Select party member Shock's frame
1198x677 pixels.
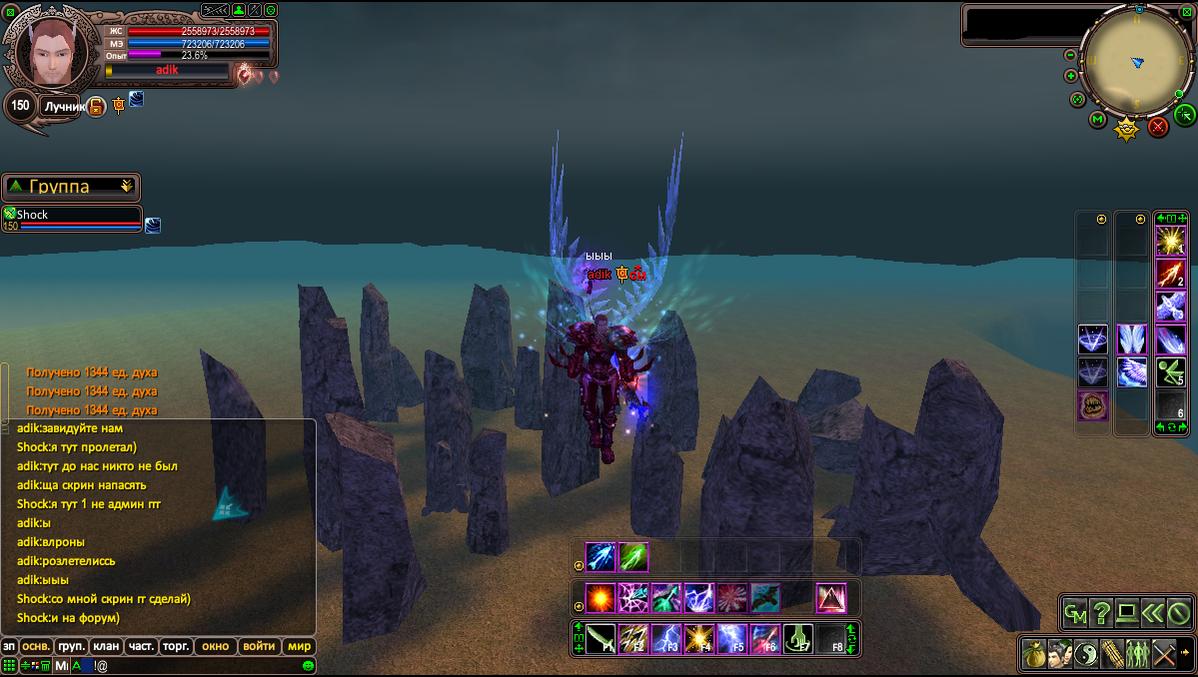click(72, 219)
